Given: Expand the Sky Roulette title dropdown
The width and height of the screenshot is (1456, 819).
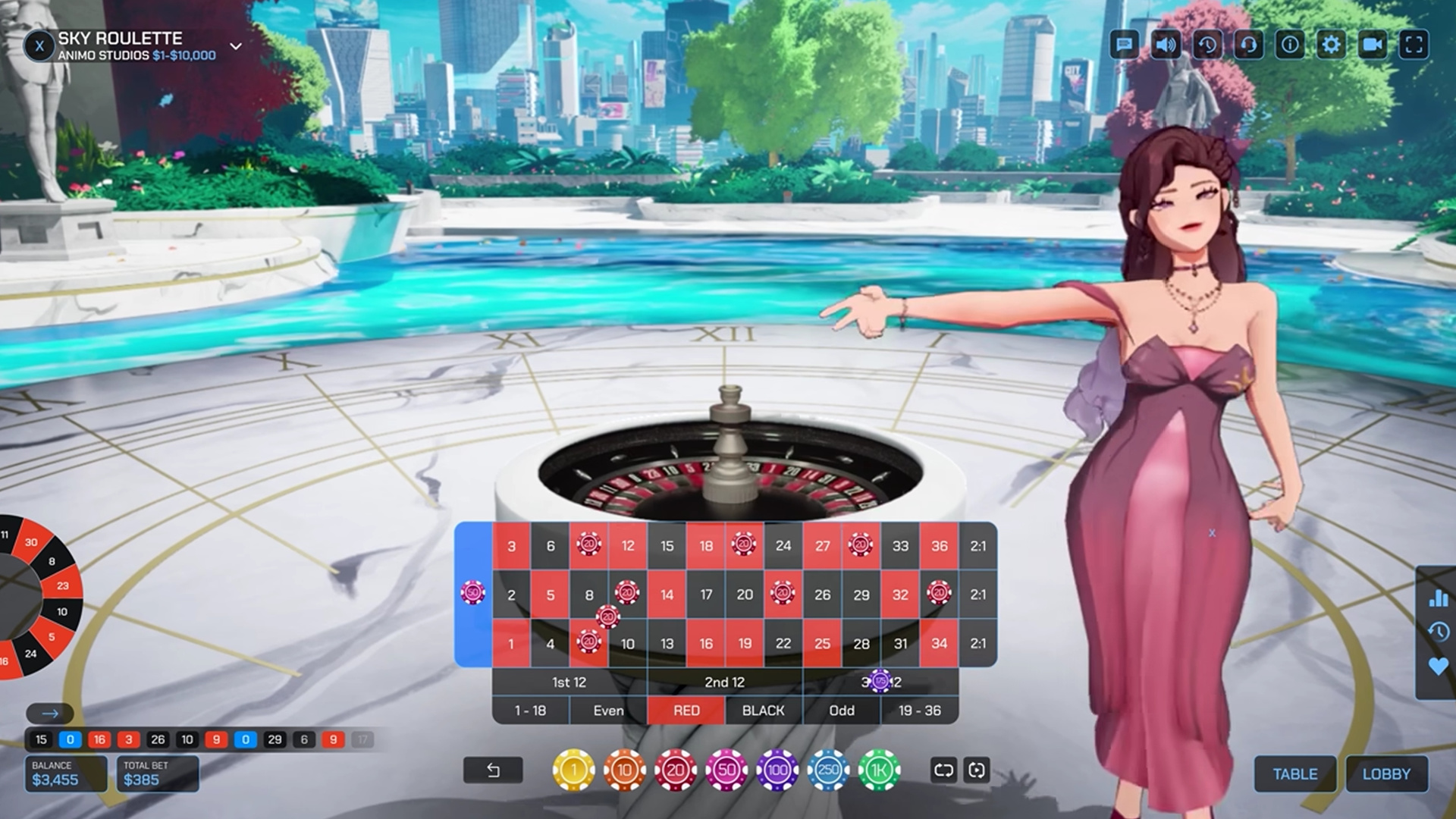Looking at the screenshot, I should 235,46.
